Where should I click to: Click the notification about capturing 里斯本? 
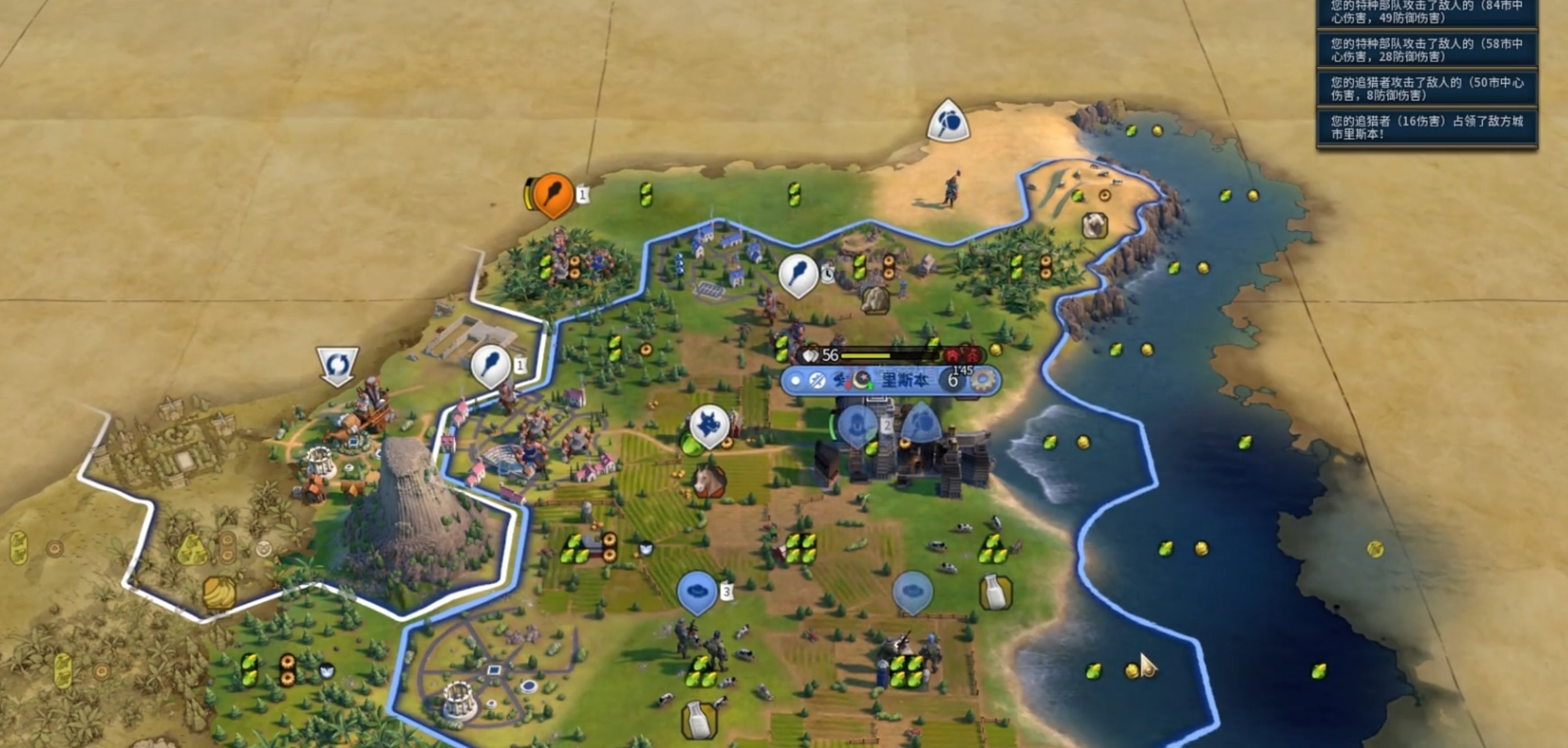1426,127
